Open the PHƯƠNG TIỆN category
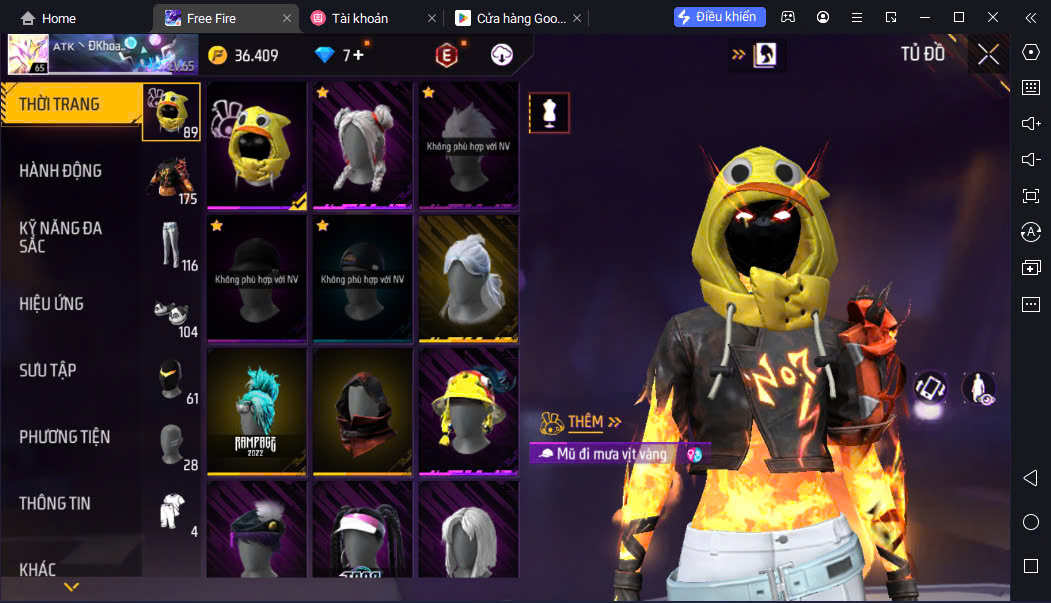 pos(65,437)
